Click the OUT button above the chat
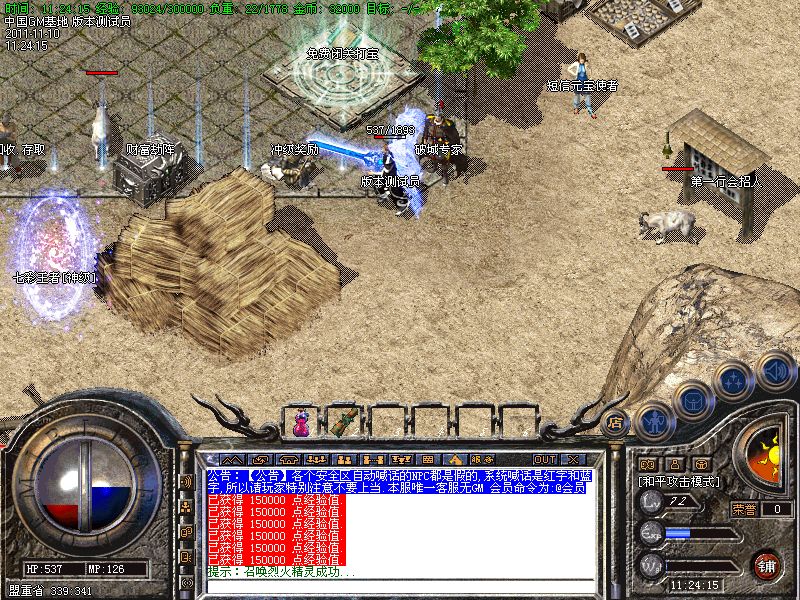The image size is (800, 600). [545, 459]
